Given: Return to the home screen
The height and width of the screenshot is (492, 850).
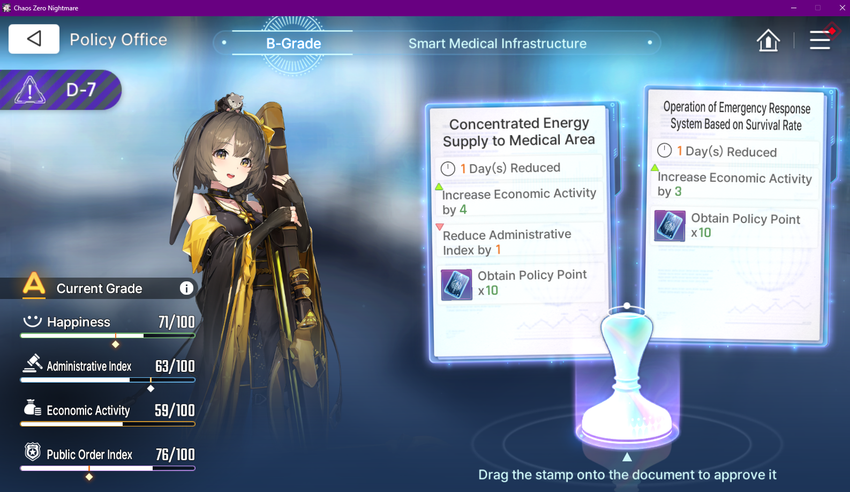Looking at the screenshot, I should [x=768, y=40].
